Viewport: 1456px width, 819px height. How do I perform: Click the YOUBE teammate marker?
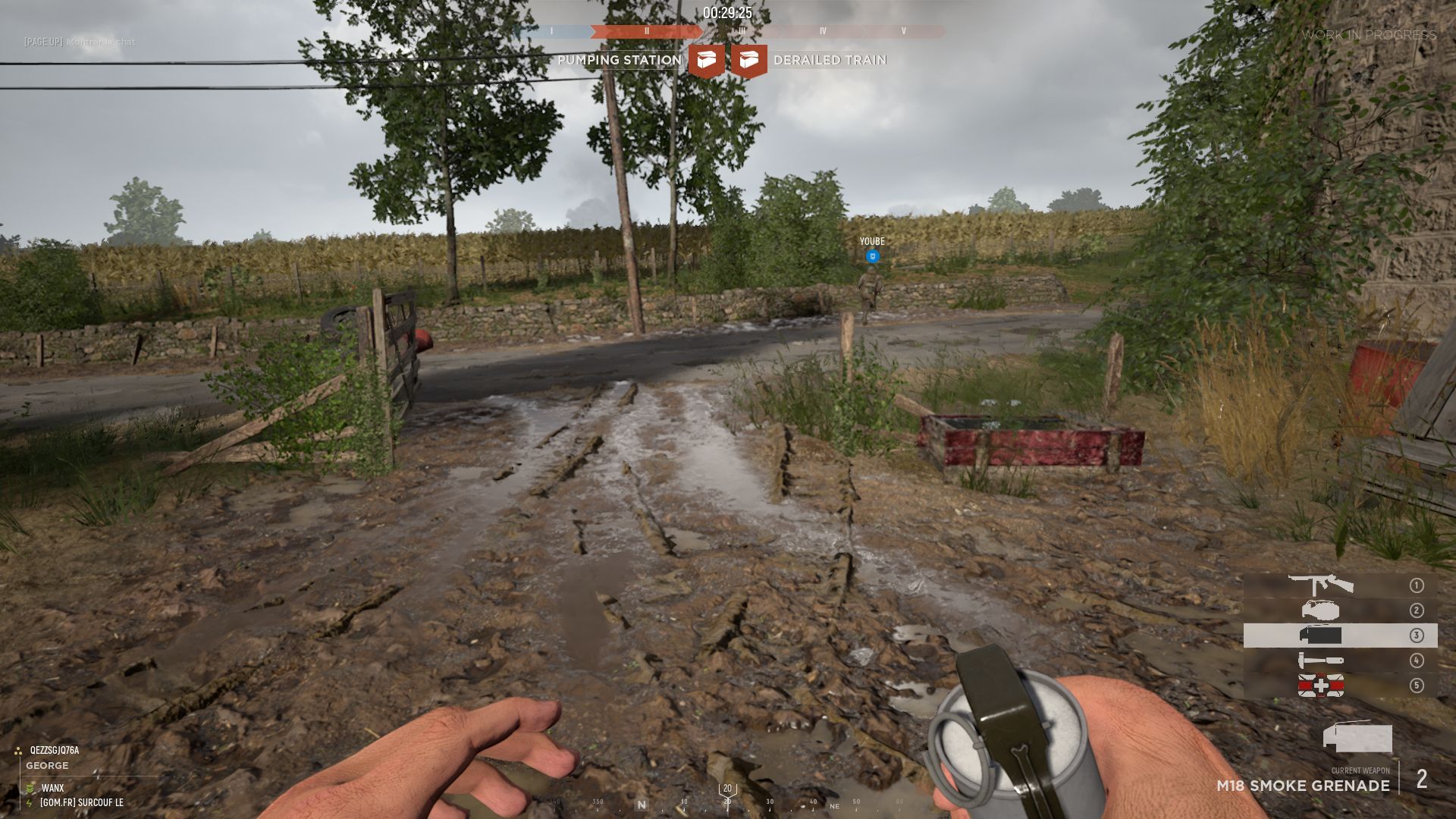click(x=872, y=256)
